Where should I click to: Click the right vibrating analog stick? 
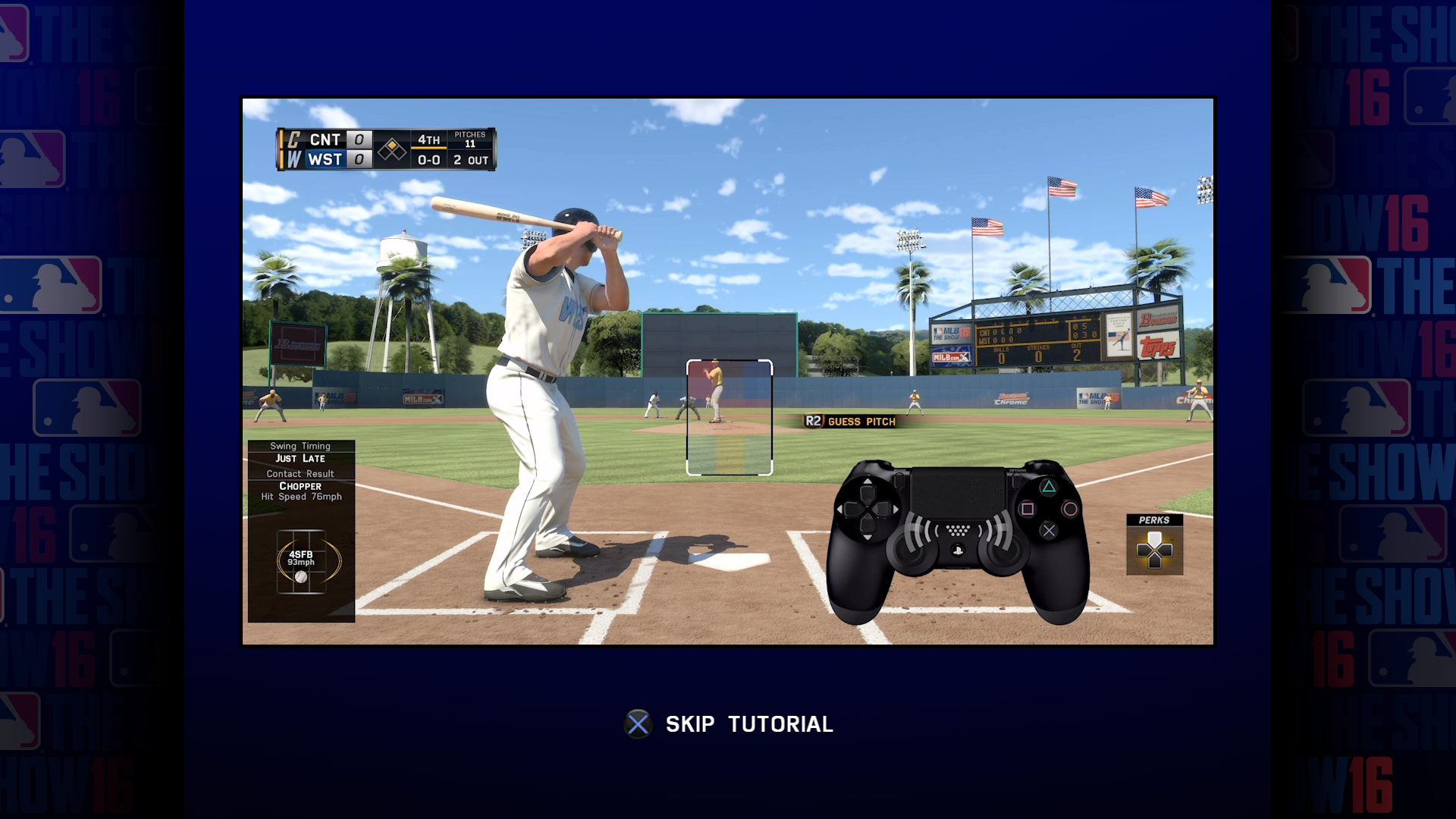tap(1004, 554)
